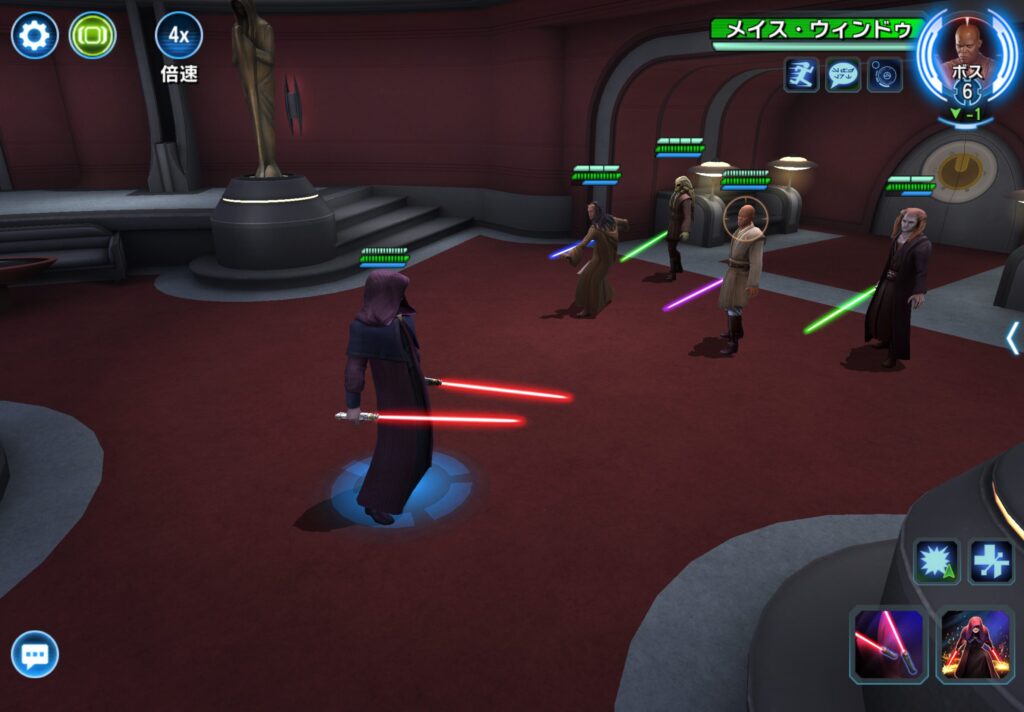View the cross-shaped passive ability icon
The image size is (1024, 712).
point(990,562)
